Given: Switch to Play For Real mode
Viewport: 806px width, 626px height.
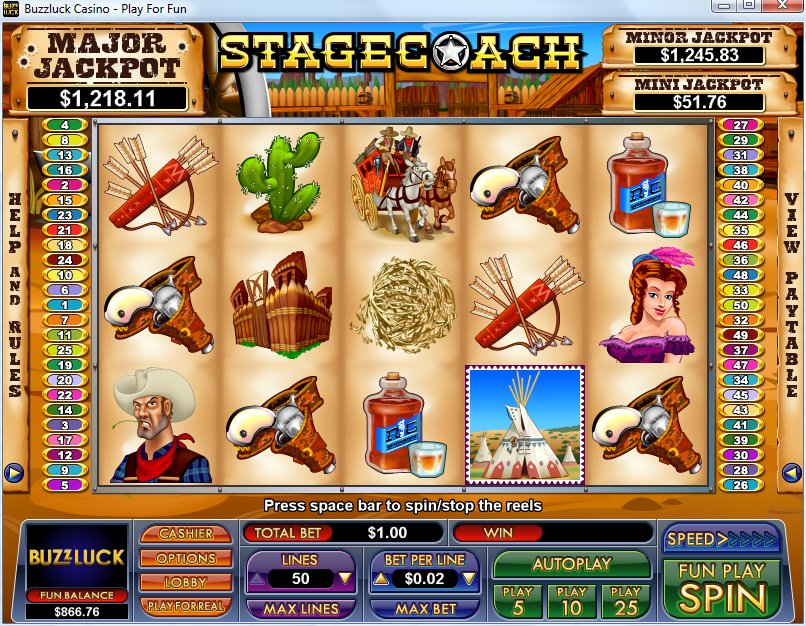Looking at the screenshot, I should 186,606.
